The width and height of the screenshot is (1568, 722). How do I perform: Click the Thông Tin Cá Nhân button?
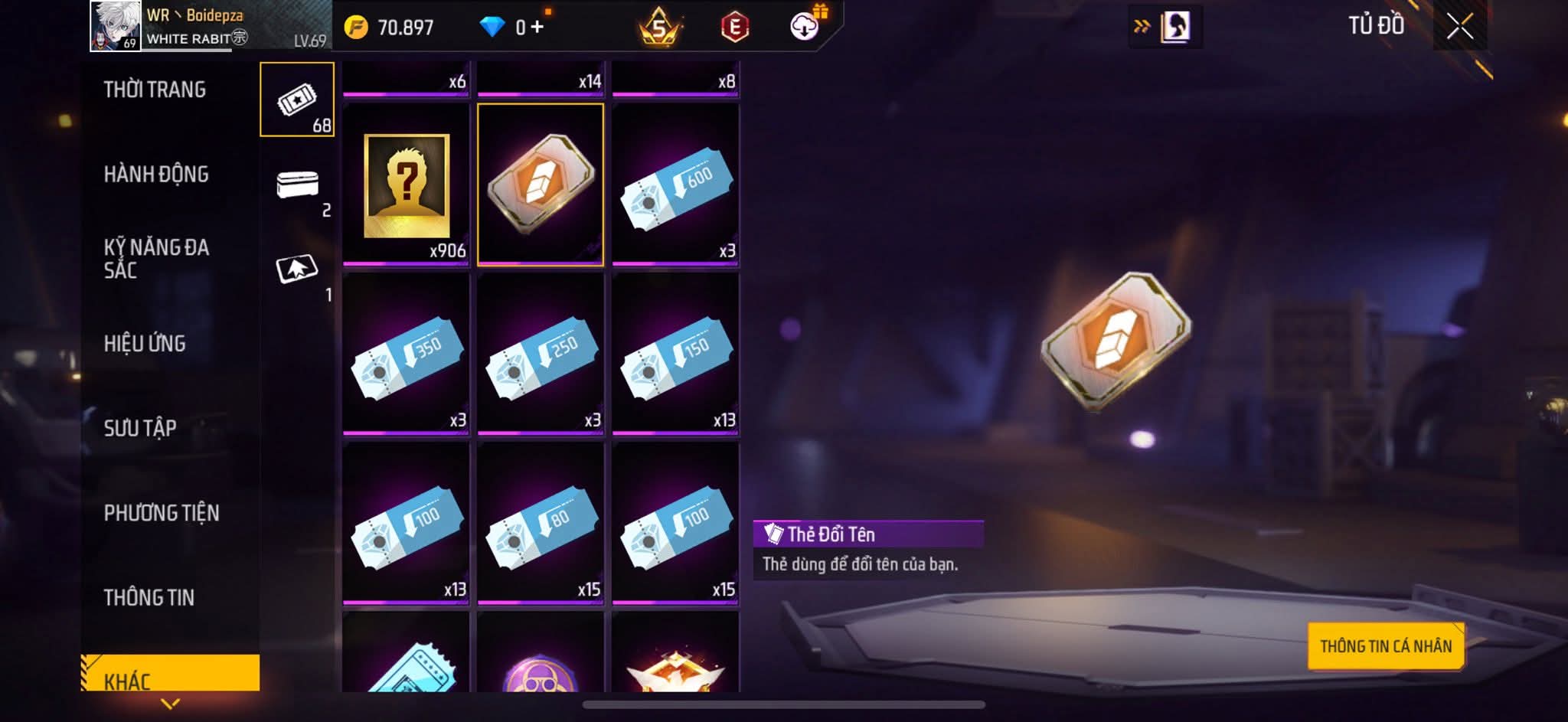[1386, 646]
